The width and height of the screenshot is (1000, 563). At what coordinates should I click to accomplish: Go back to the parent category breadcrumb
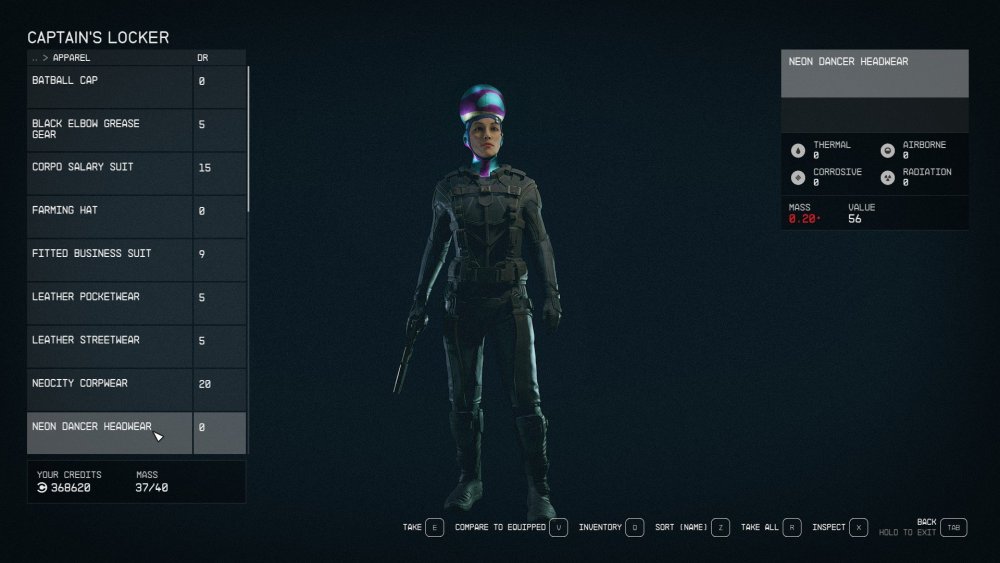(36, 58)
